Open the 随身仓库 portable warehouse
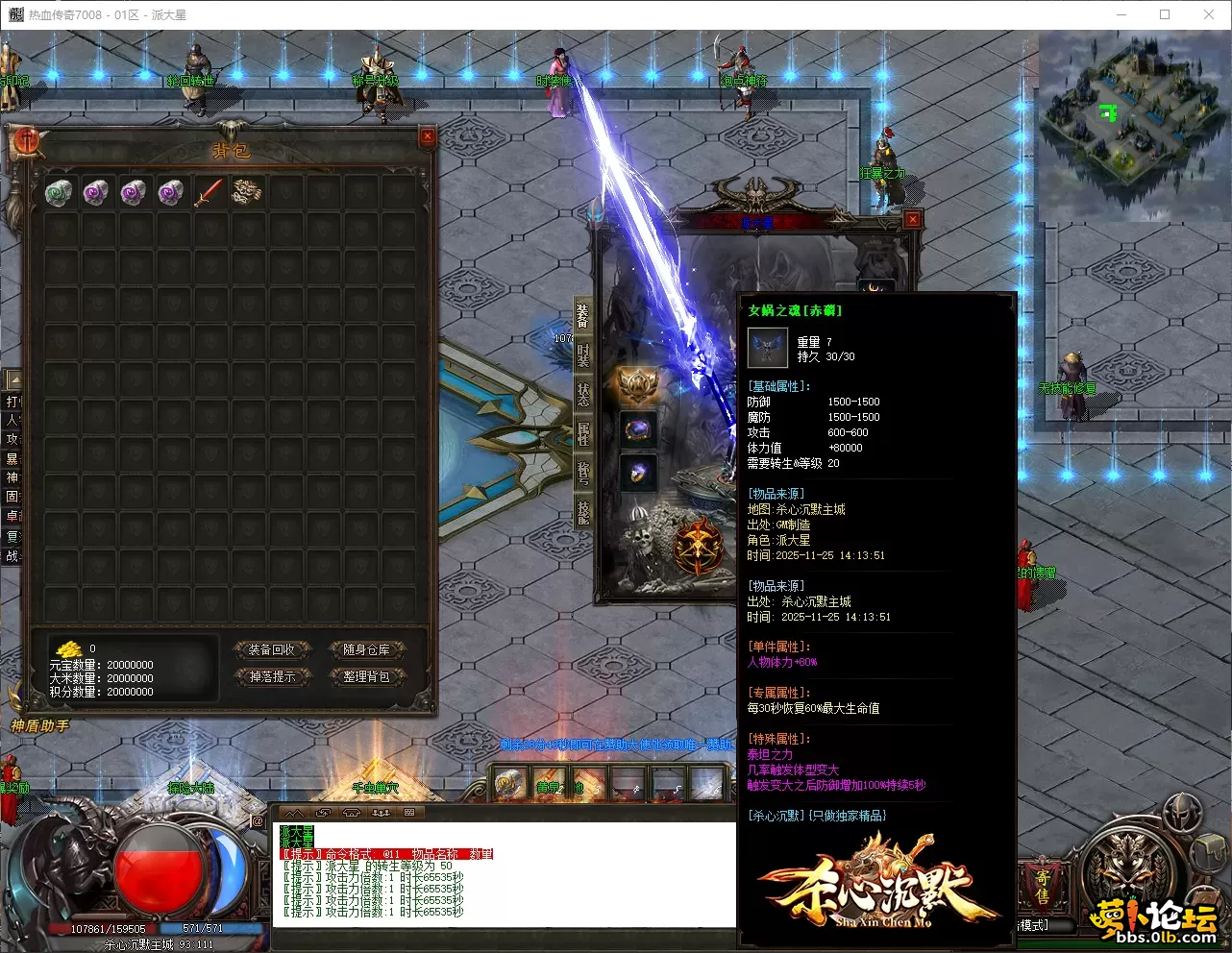 click(x=366, y=650)
